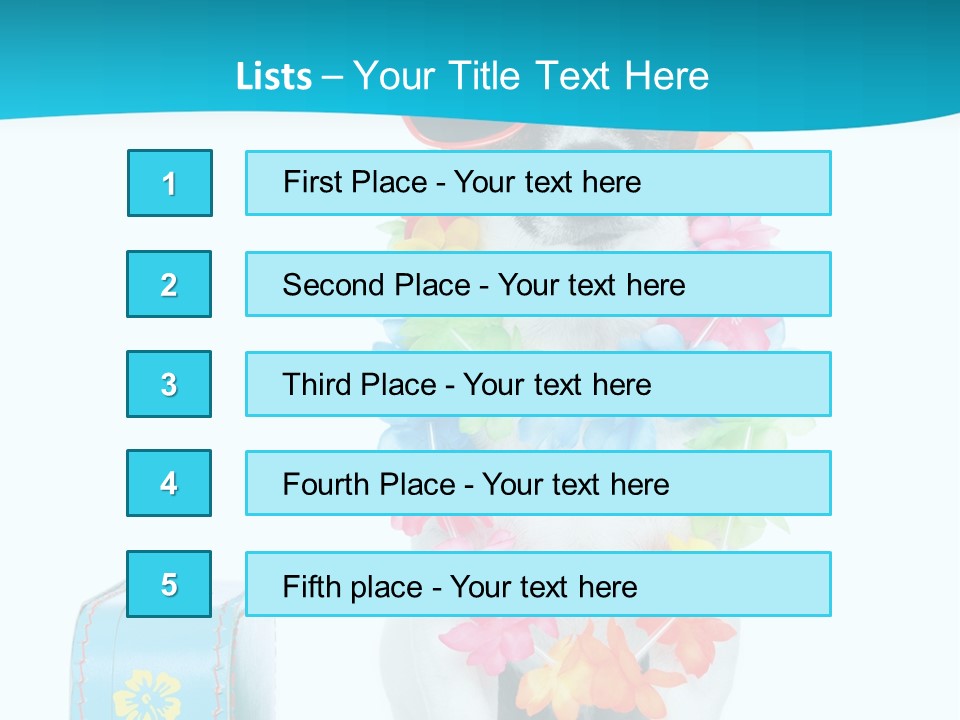This screenshot has width=960, height=720.
Task: Select the number 5 box
Action: tap(169, 584)
